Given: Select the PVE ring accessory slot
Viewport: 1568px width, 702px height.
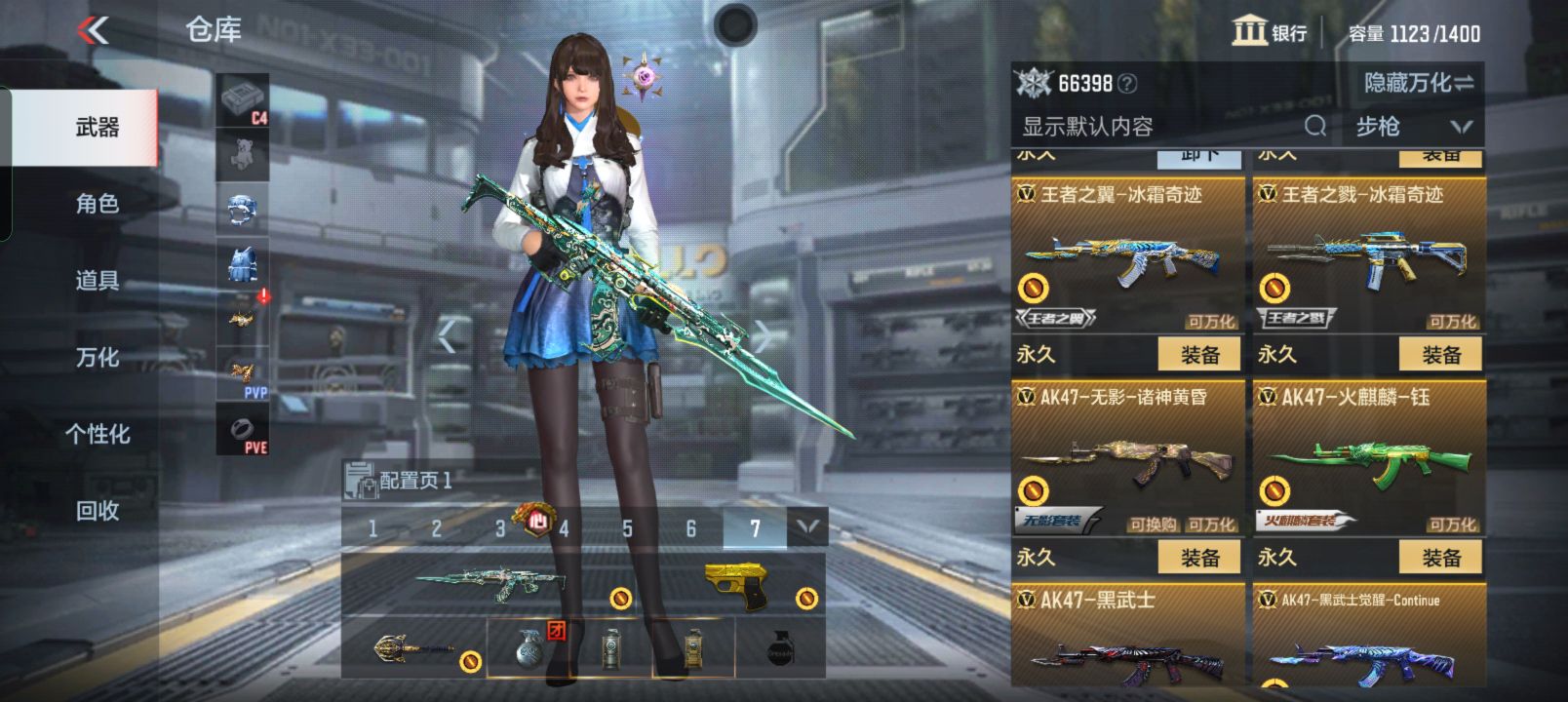Looking at the screenshot, I should click(242, 427).
